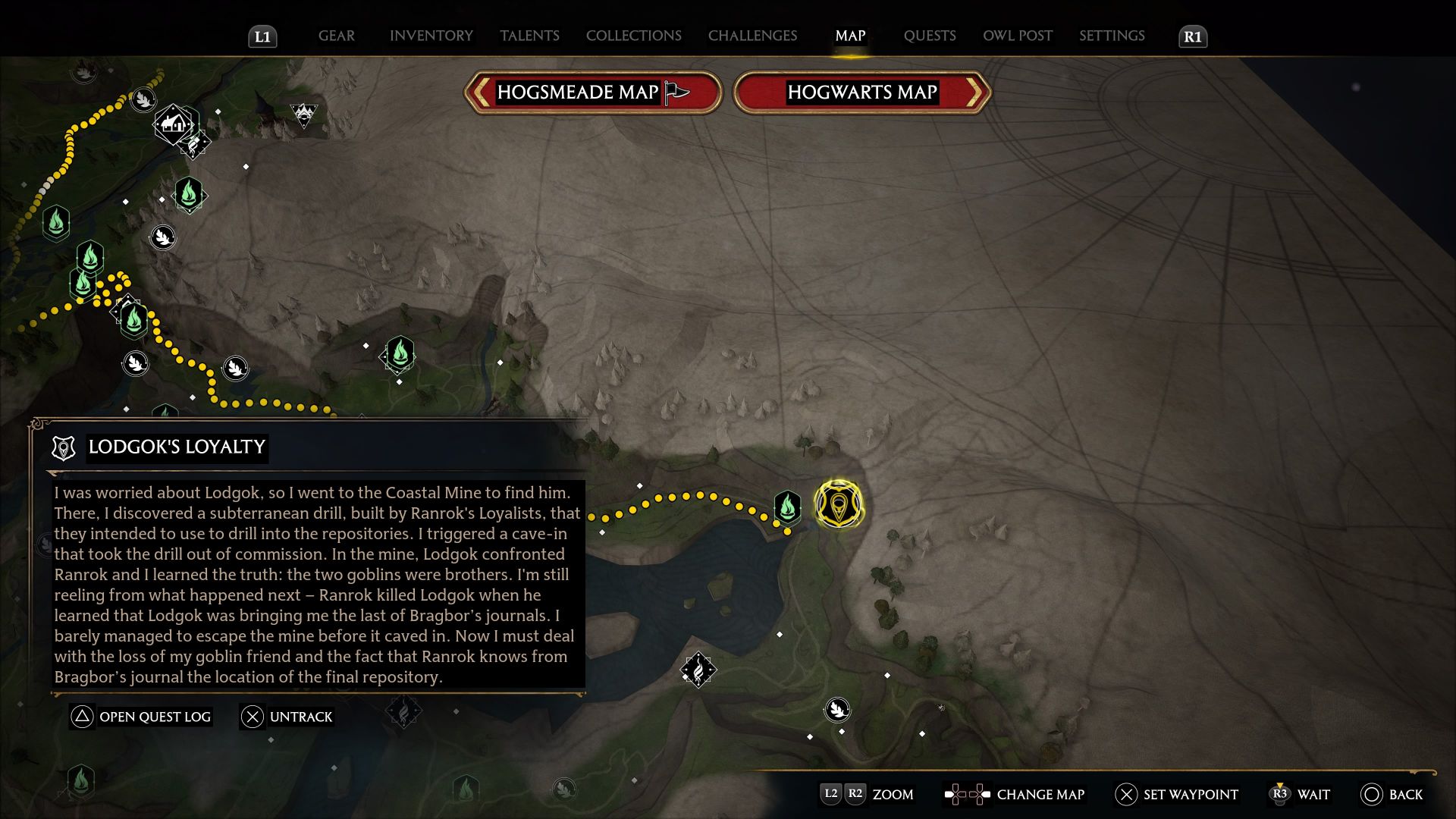Select the dark flame icon near the lake shore
Viewport: 1456px width, 819px height.
click(697, 669)
